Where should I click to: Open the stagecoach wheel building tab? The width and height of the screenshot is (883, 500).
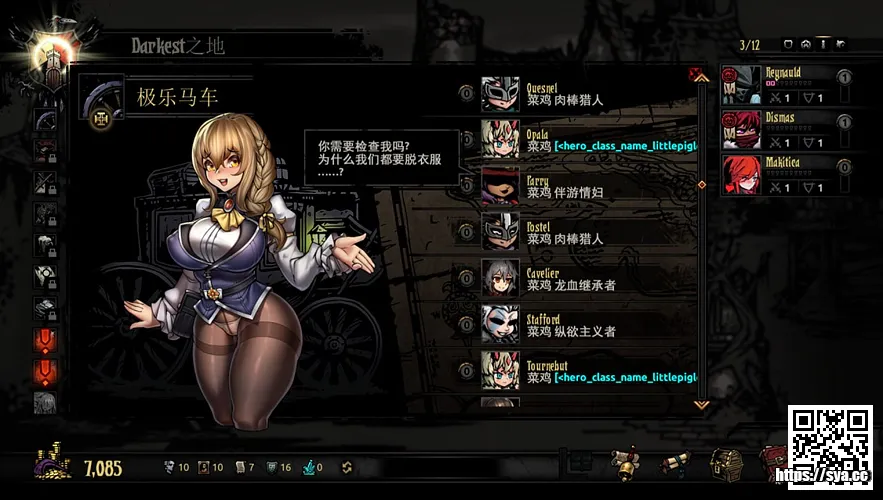point(46,119)
